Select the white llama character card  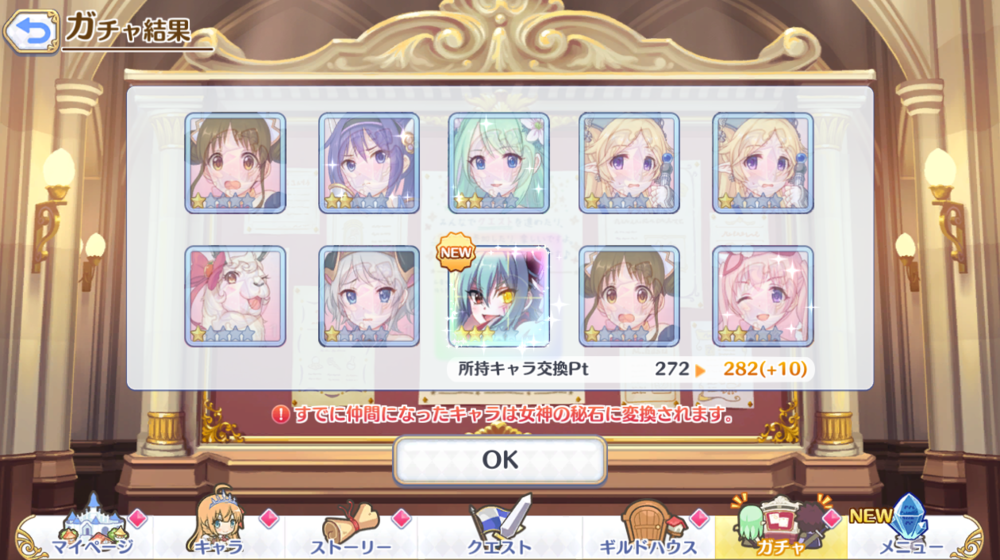click(x=235, y=296)
